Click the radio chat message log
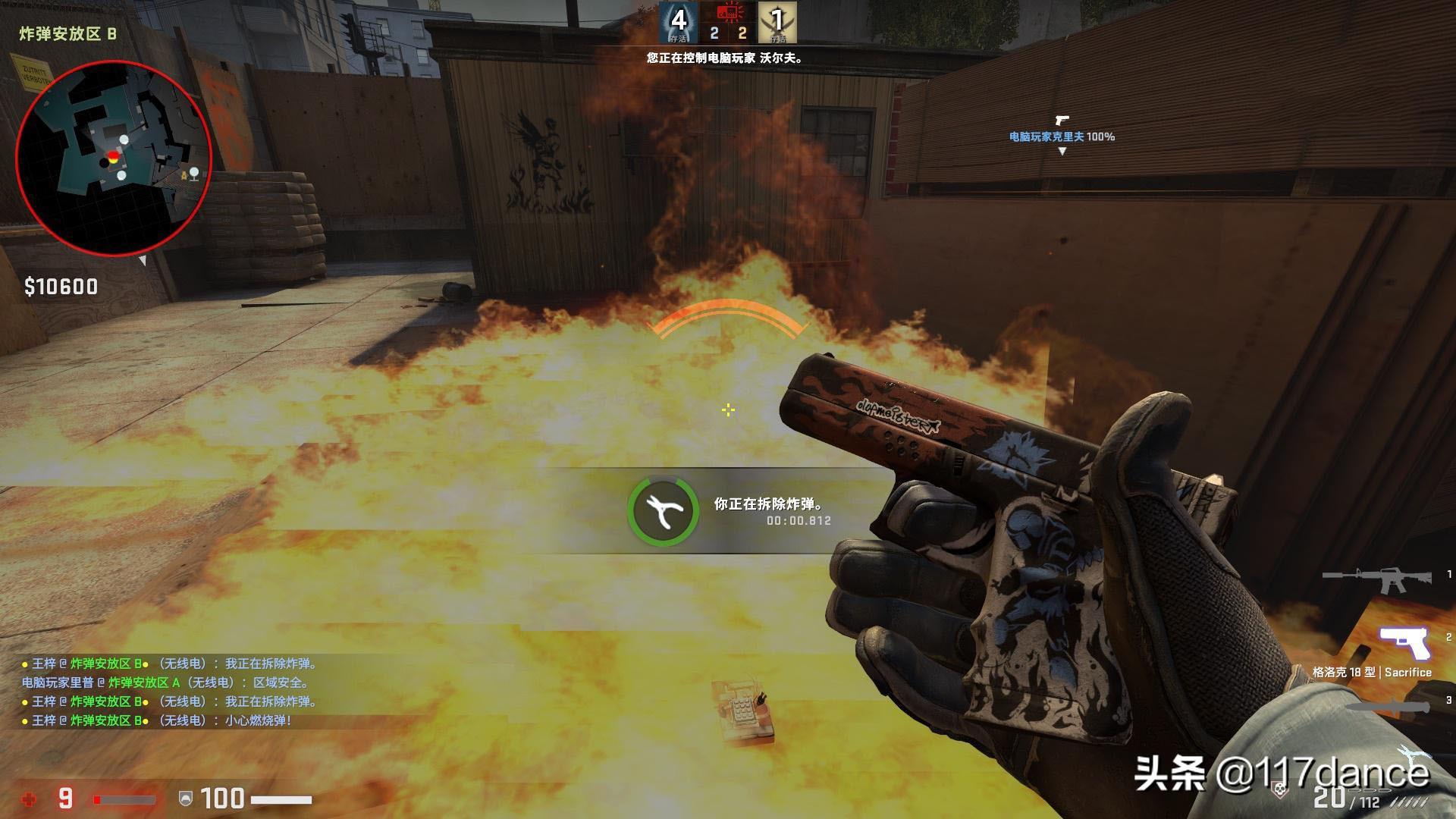Viewport: 1456px width, 819px height. pyautogui.click(x=171, y=692)
